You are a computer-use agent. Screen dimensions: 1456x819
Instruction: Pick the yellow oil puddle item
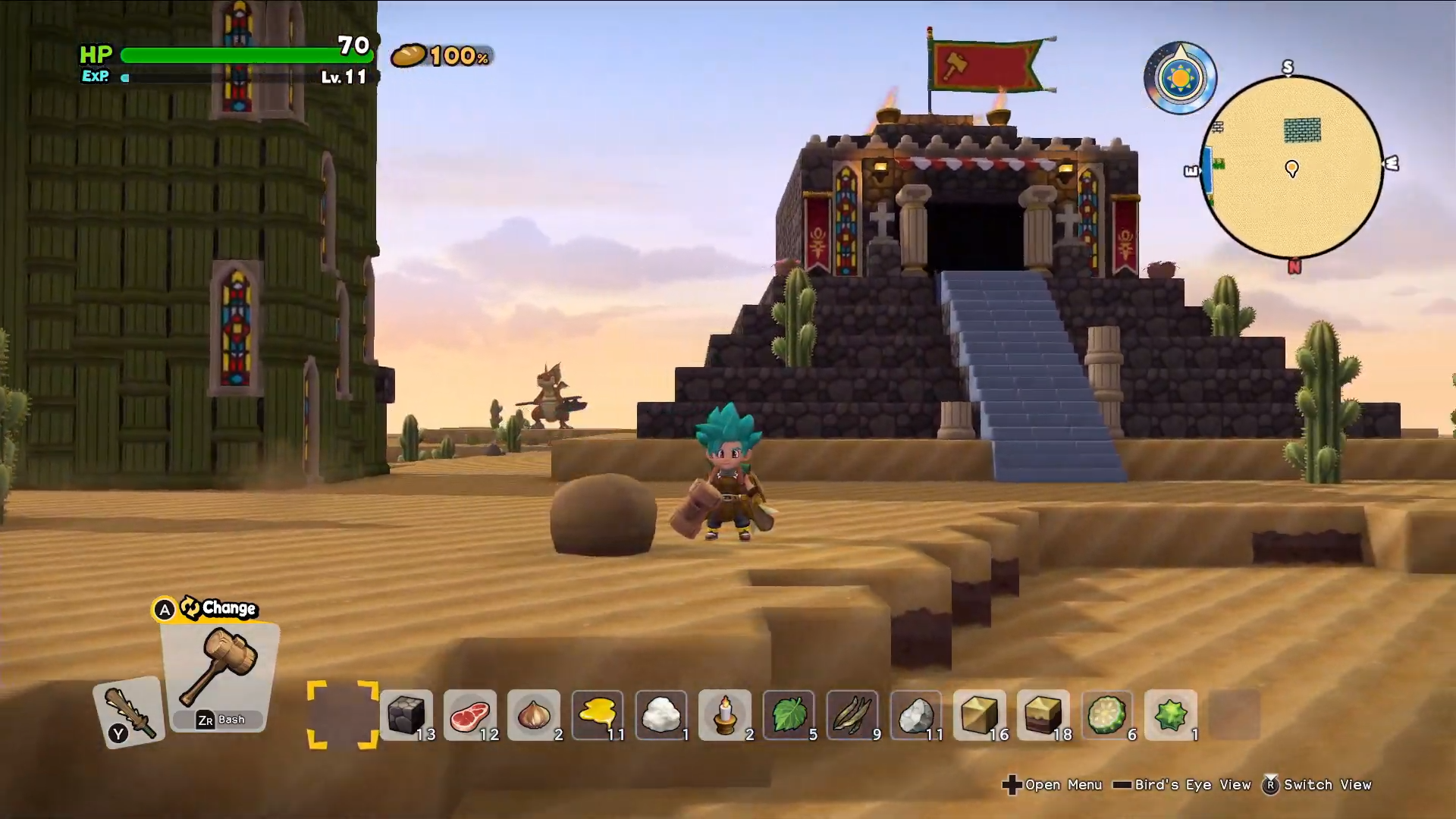point(598,714)
